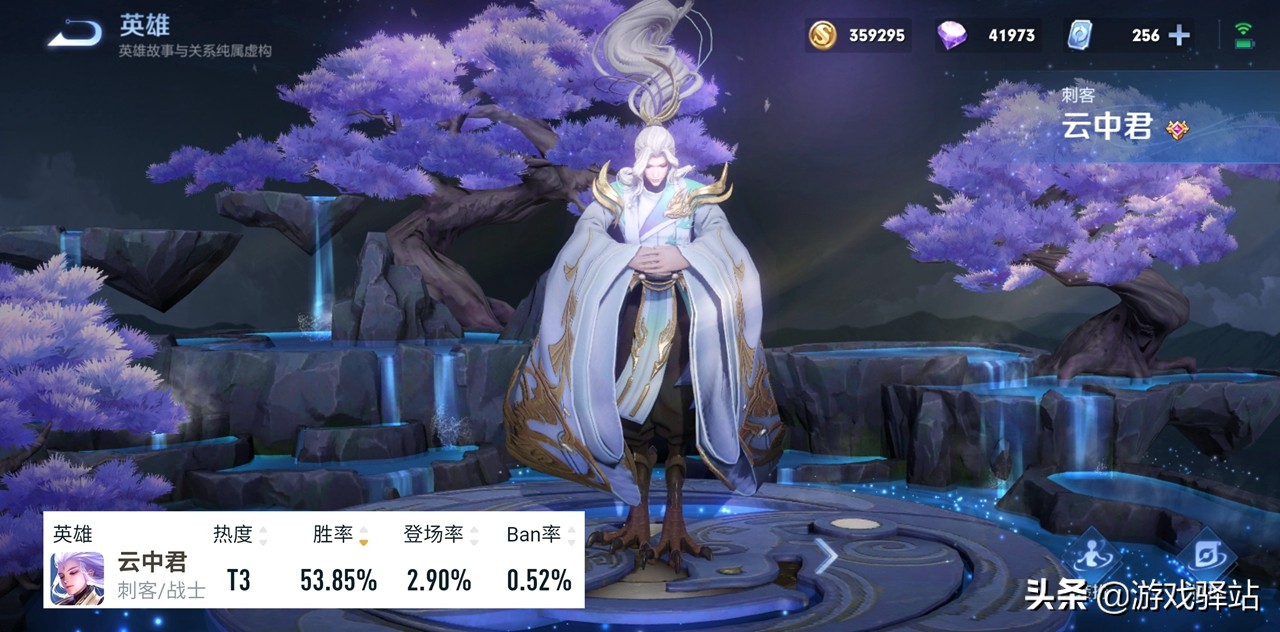Show the next hero with the right chevron

point(826,556)
